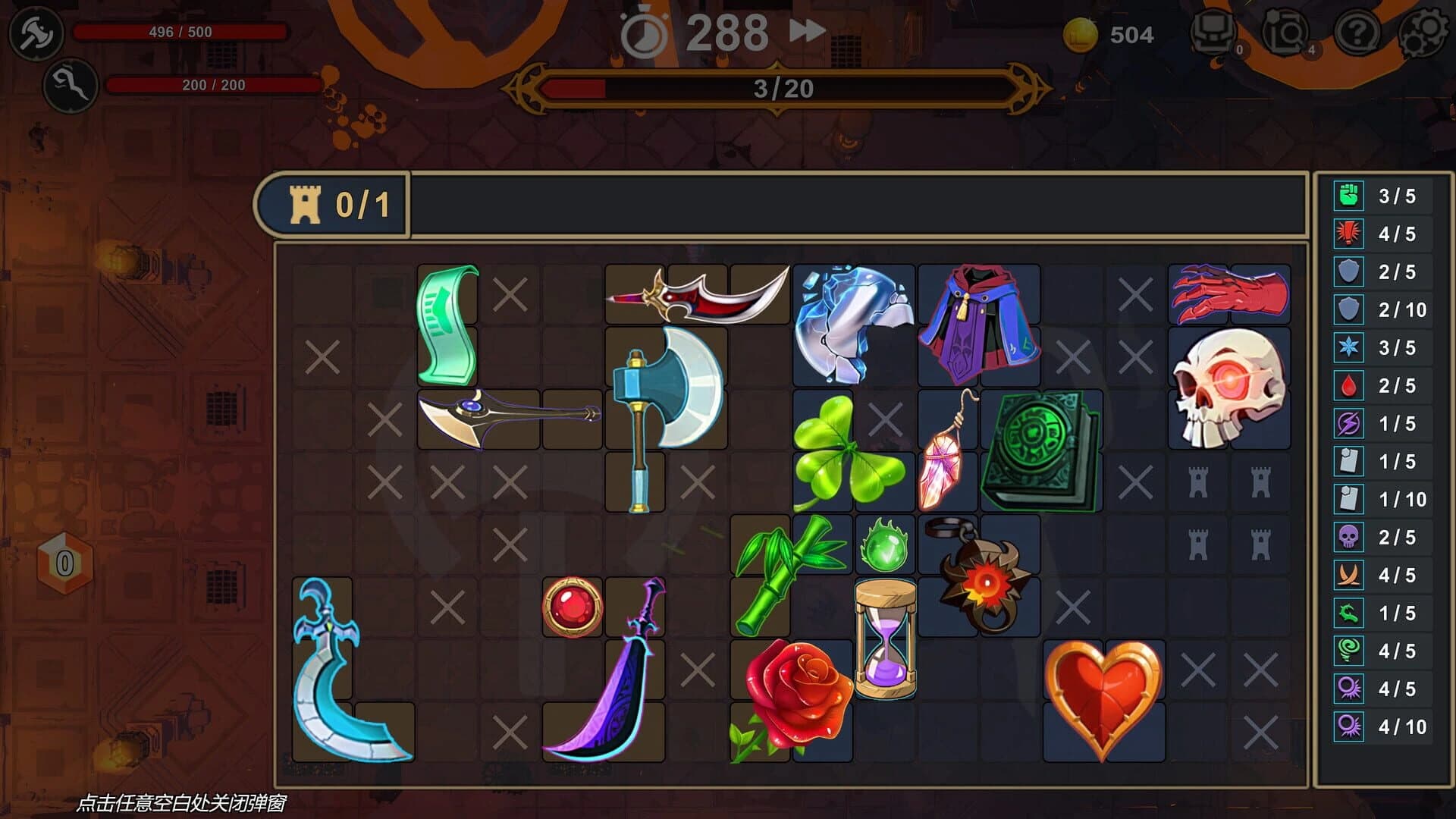Toggle the fast-forward speed control
The height and width of the screenshot is (819, 1456).
pos(806,31)
